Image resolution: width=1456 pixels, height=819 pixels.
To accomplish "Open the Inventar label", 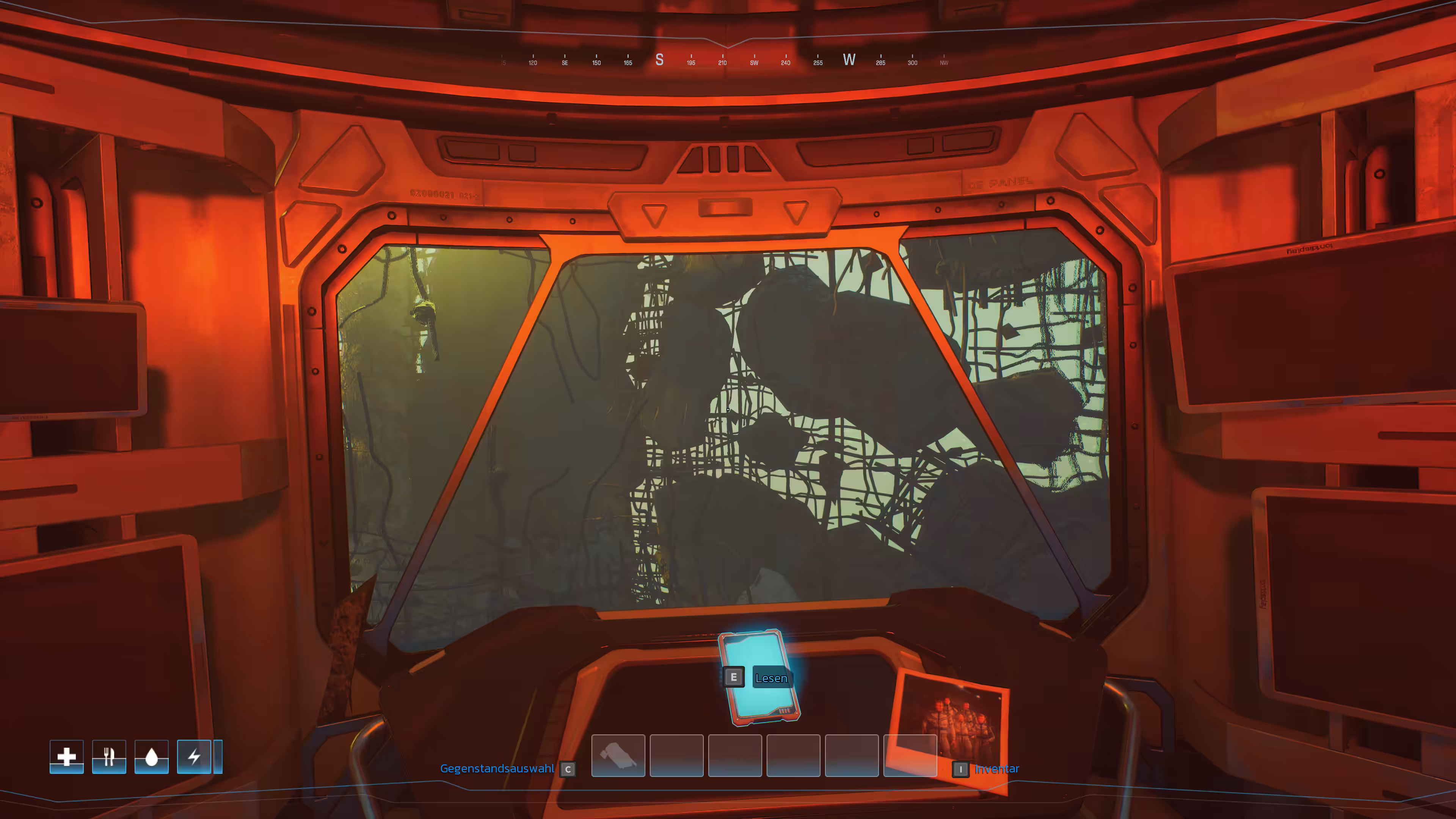I will click(996, 769).
